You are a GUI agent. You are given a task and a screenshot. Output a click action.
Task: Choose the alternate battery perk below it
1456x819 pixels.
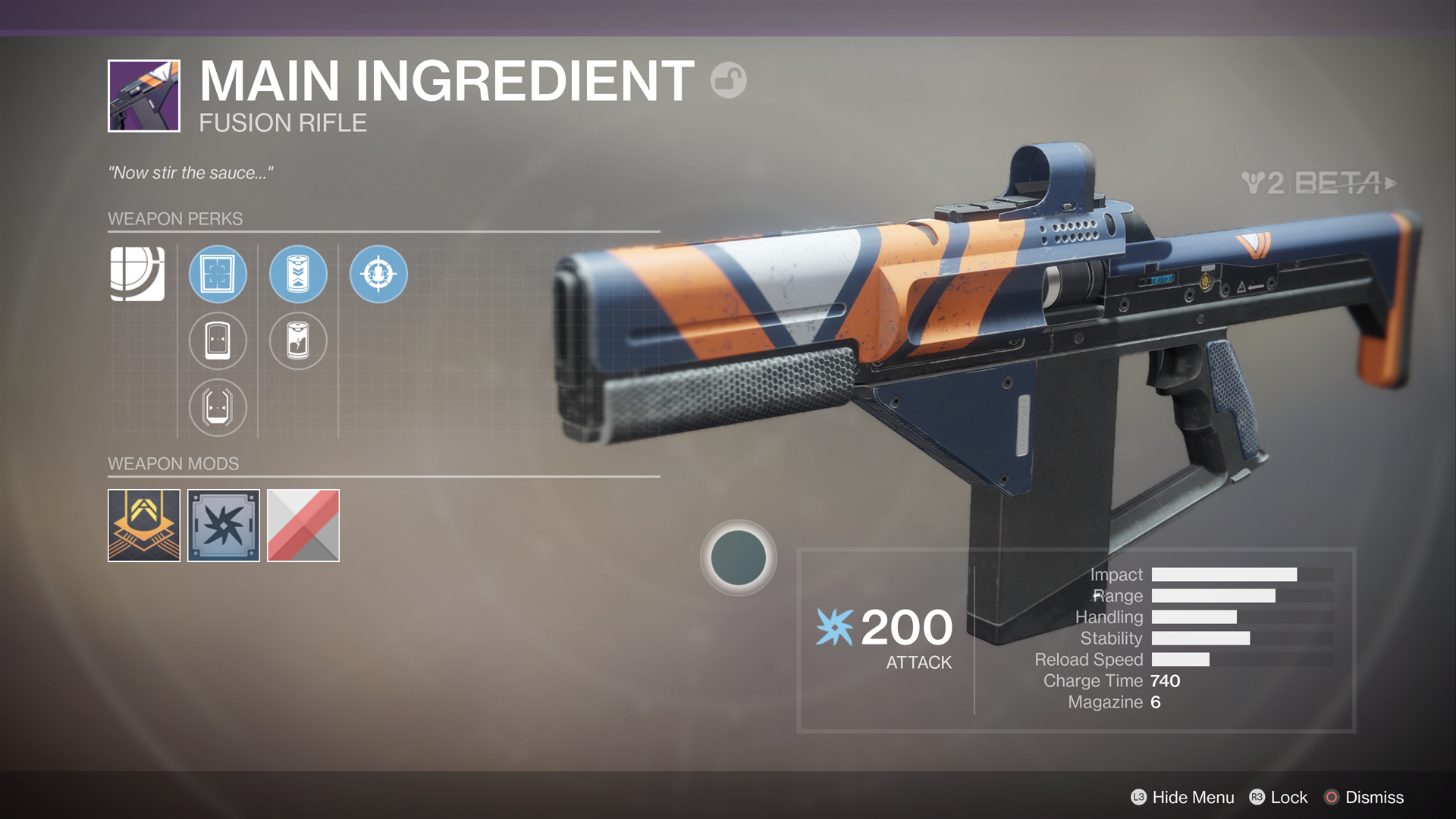coord(297,341)
